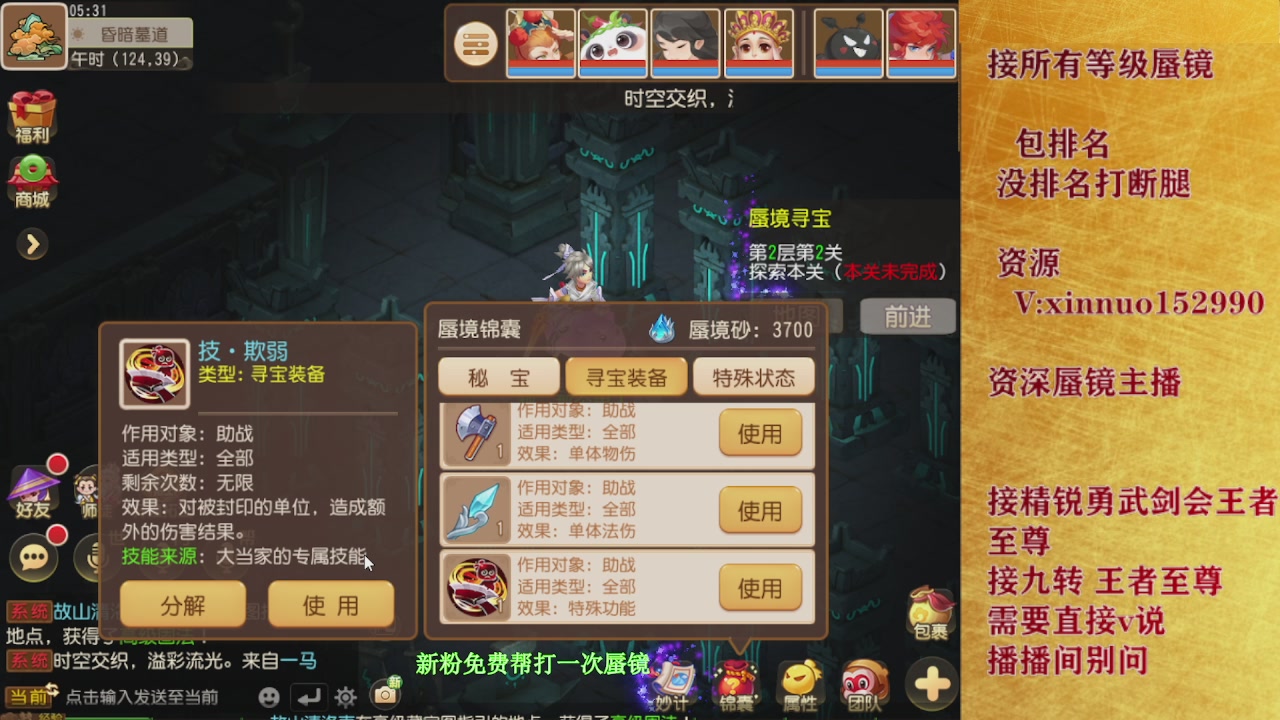
Task: Switch to the 秘宝 tab
Action: [499, 376]
